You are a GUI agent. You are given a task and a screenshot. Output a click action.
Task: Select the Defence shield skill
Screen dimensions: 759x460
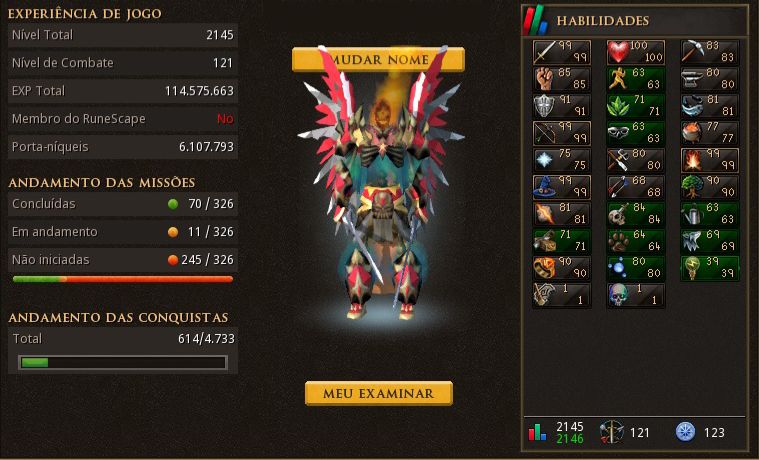coord(561,107)
